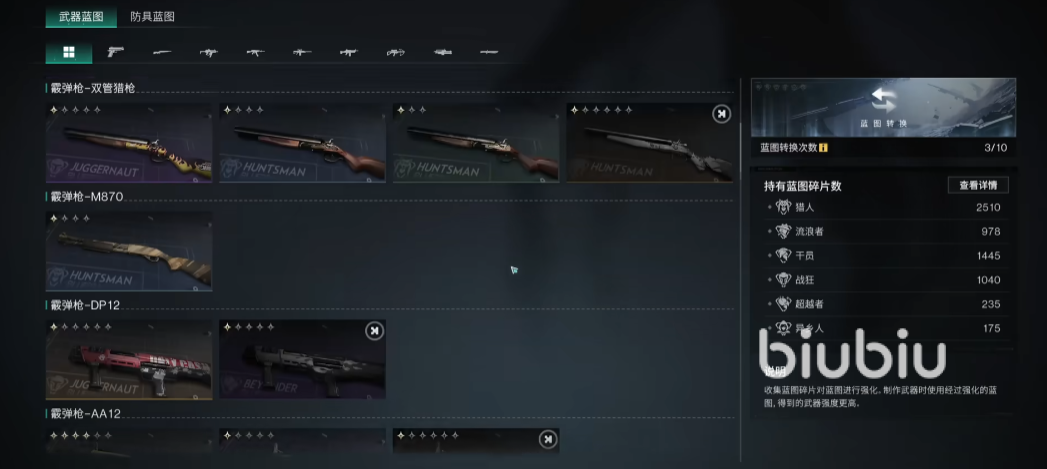Select the all-weapons grid filter

pos(69,52)
